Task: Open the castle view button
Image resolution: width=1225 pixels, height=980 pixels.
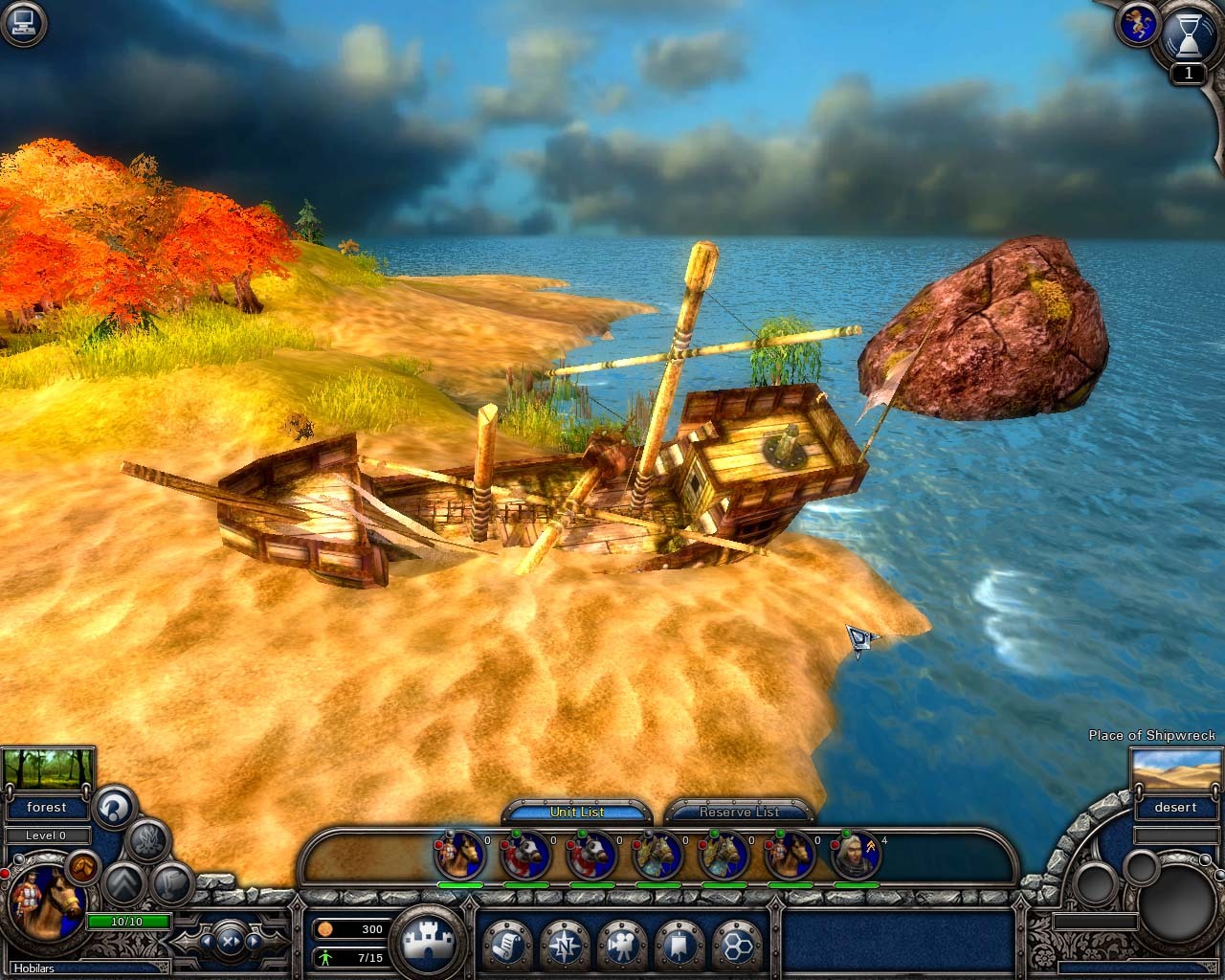Action: 426,943
